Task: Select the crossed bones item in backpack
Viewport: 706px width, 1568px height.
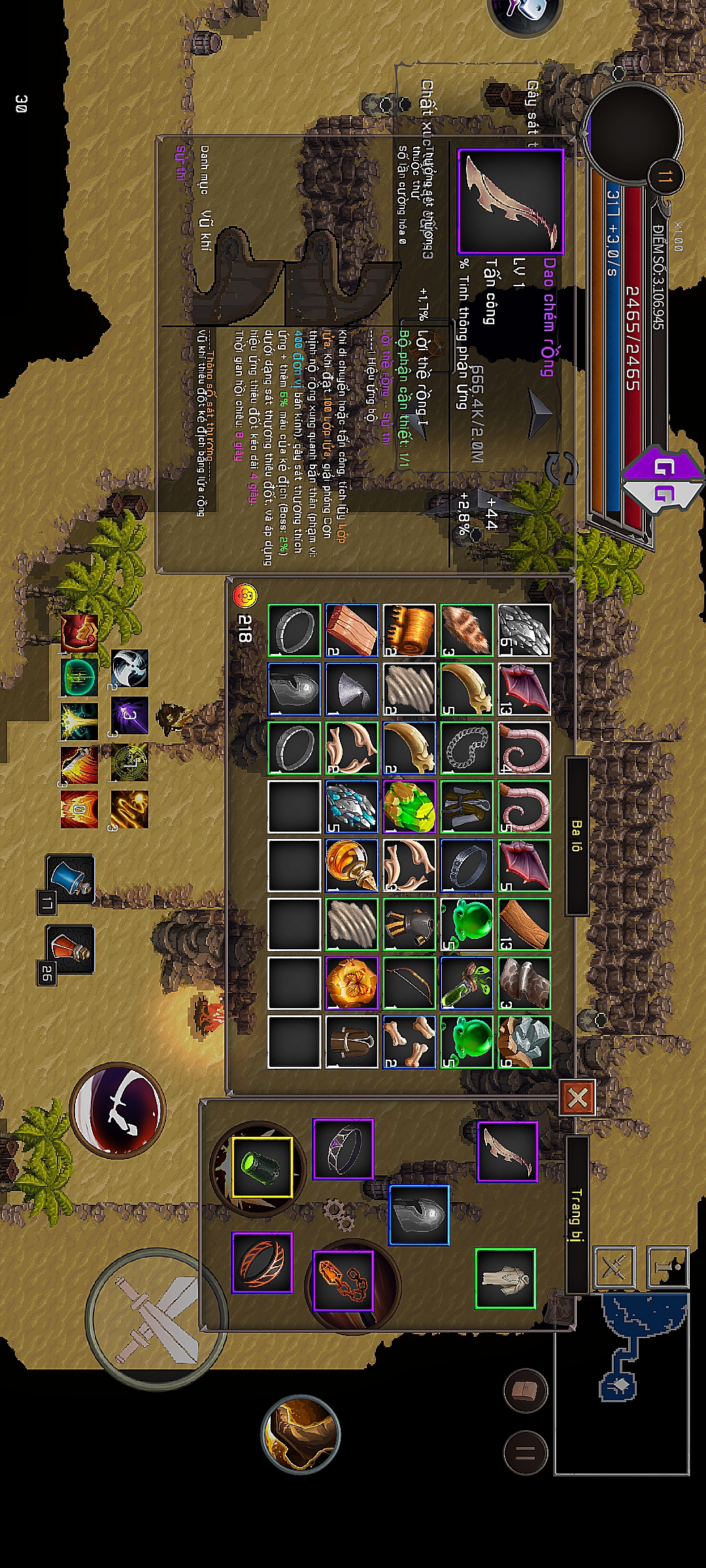Action: click(x=409, y=1042)
